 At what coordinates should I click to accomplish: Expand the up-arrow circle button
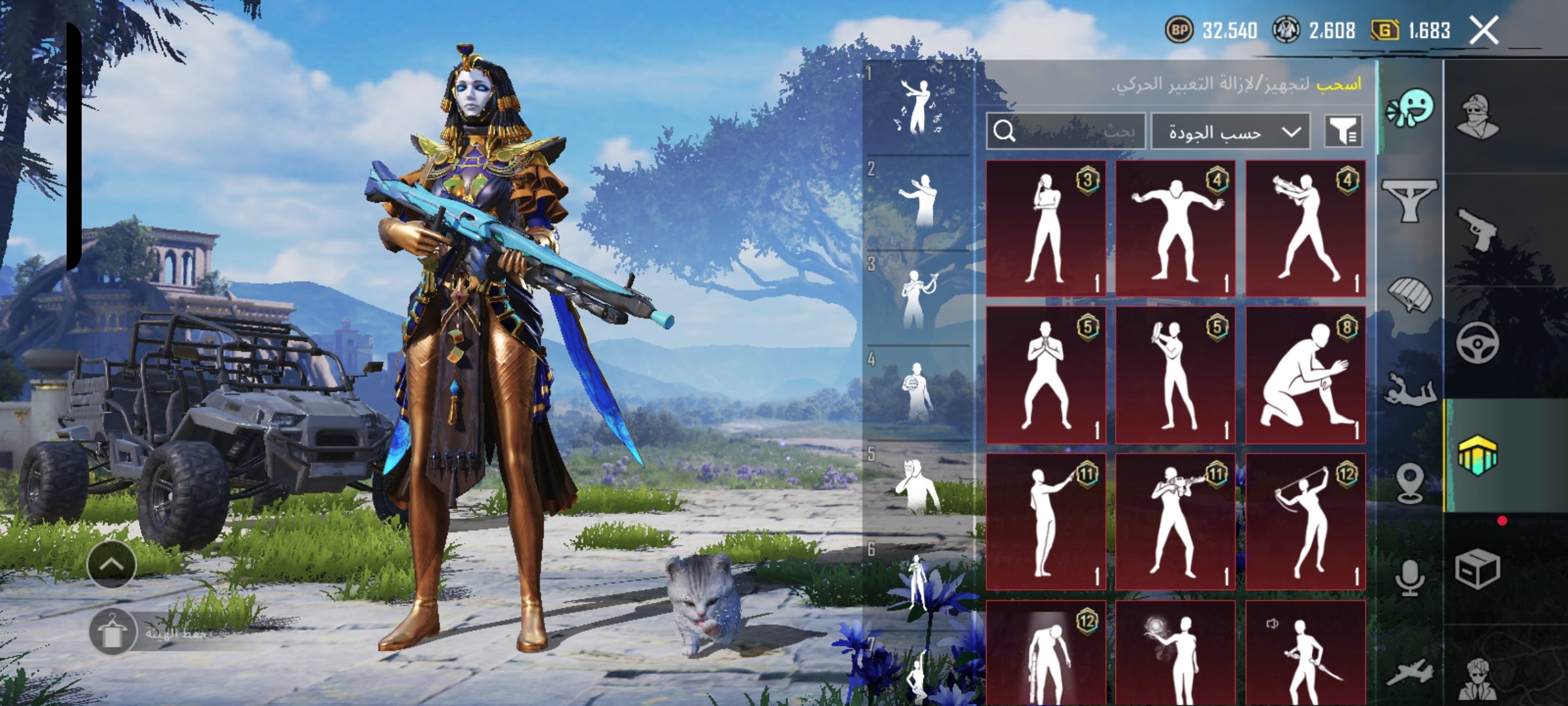112,564
